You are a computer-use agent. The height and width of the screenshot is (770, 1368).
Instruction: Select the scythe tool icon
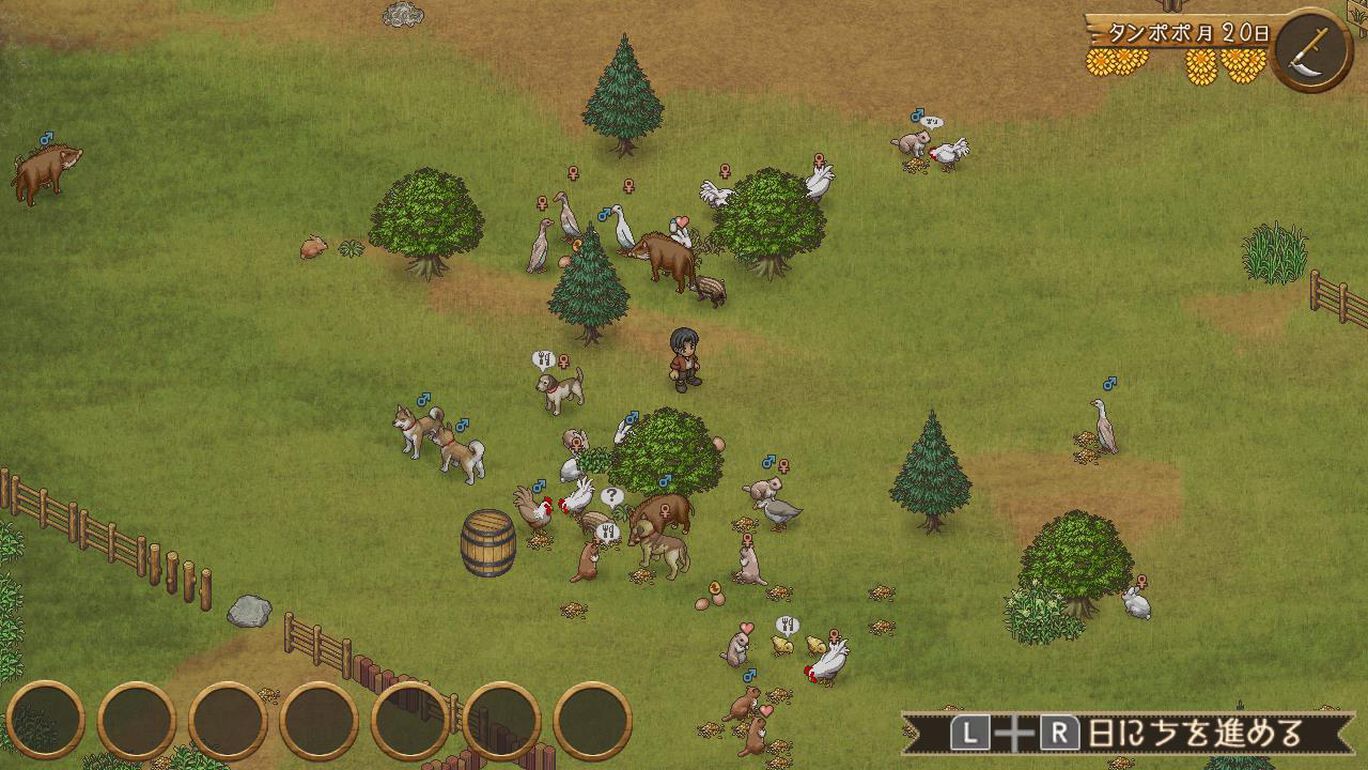point(1313,49)
